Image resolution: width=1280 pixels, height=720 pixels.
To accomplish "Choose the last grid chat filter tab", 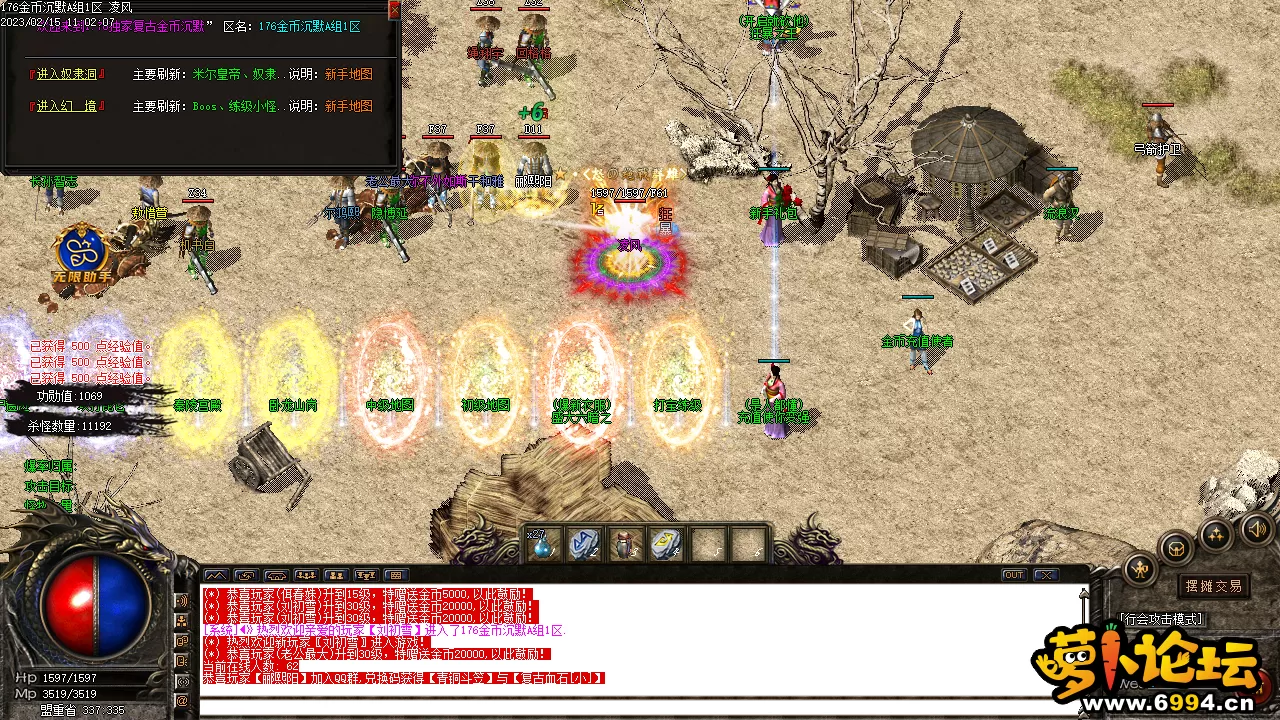I will click(396, 575).
